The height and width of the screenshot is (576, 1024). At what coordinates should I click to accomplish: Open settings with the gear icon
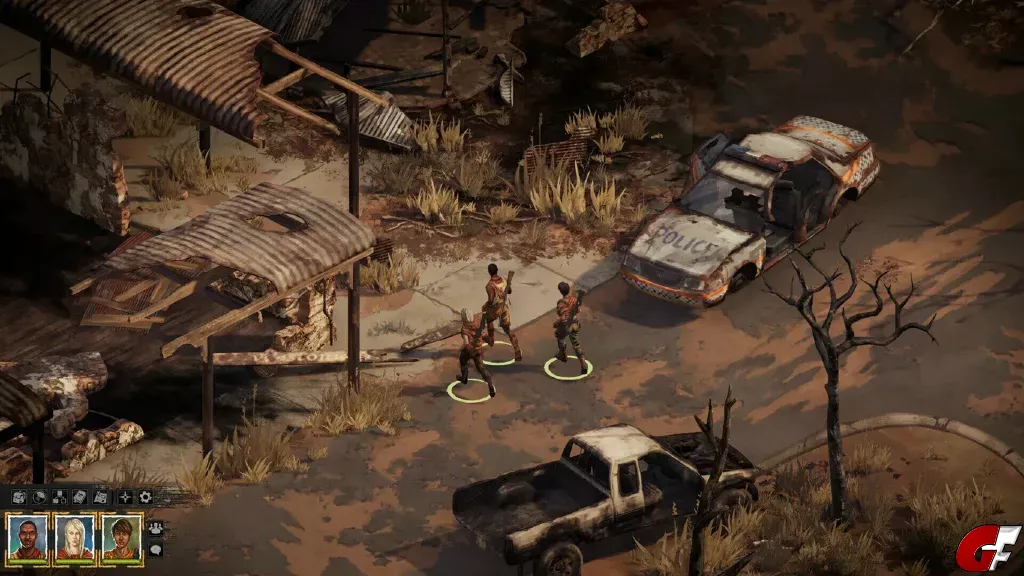pos(145,496)
